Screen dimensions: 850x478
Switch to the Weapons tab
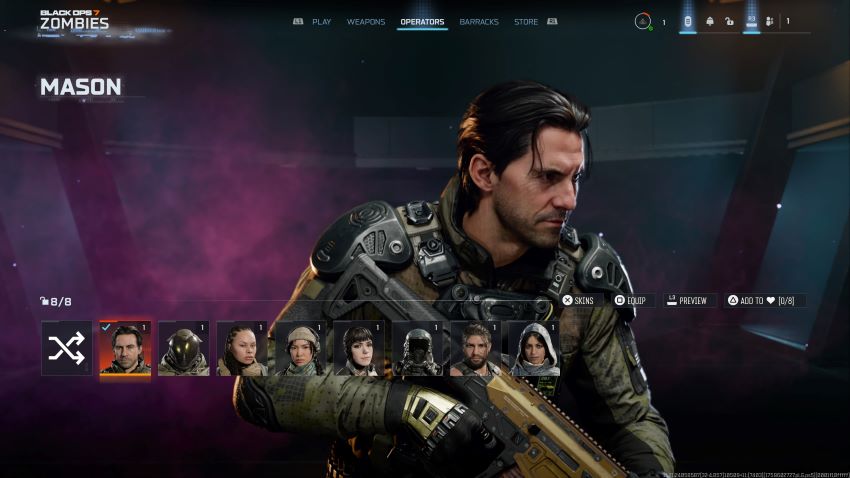pyautogui.click(x=366, y=21)
